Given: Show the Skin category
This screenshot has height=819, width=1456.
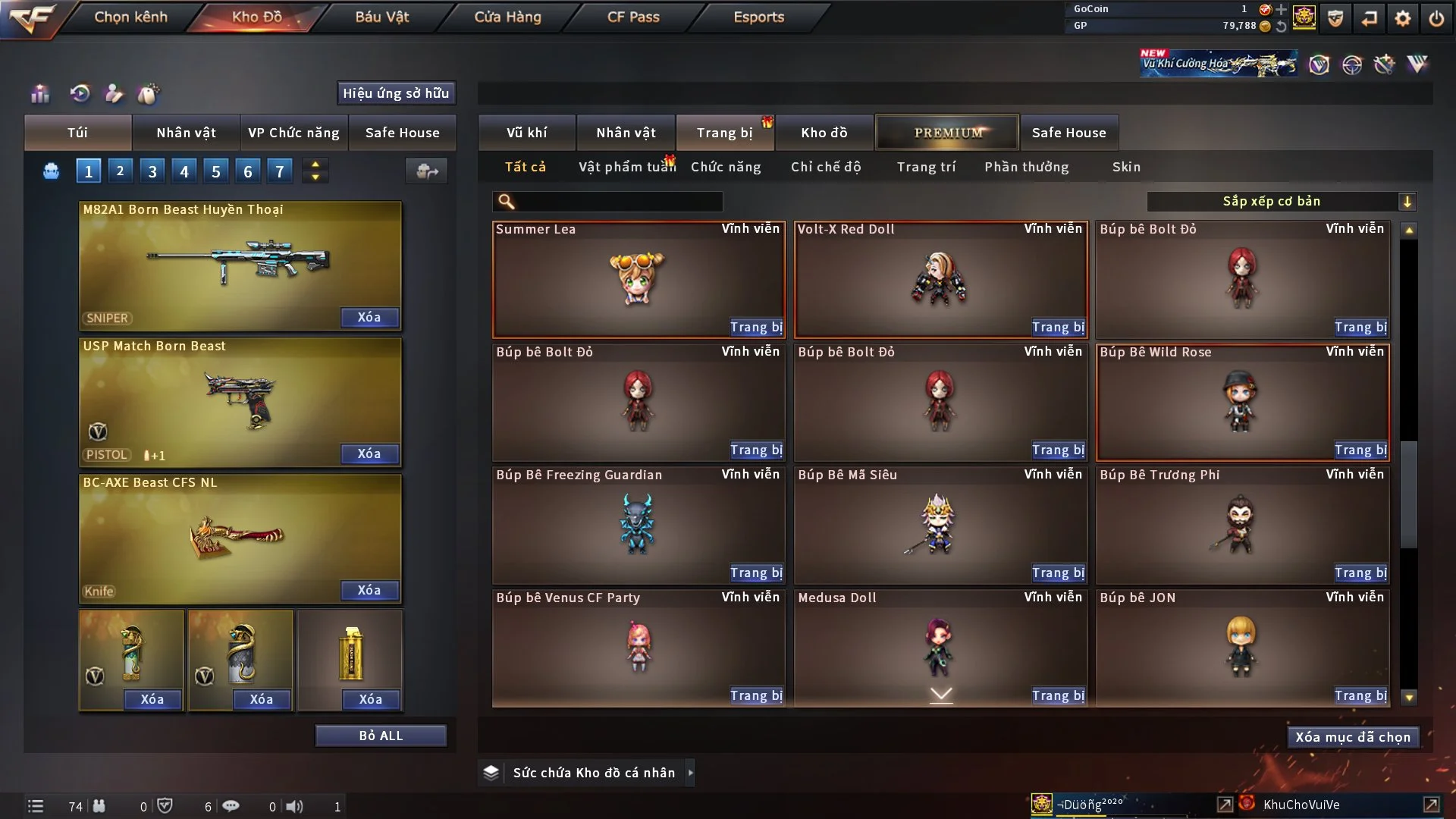Looking at the screenshot, I should pos(1126,167).
